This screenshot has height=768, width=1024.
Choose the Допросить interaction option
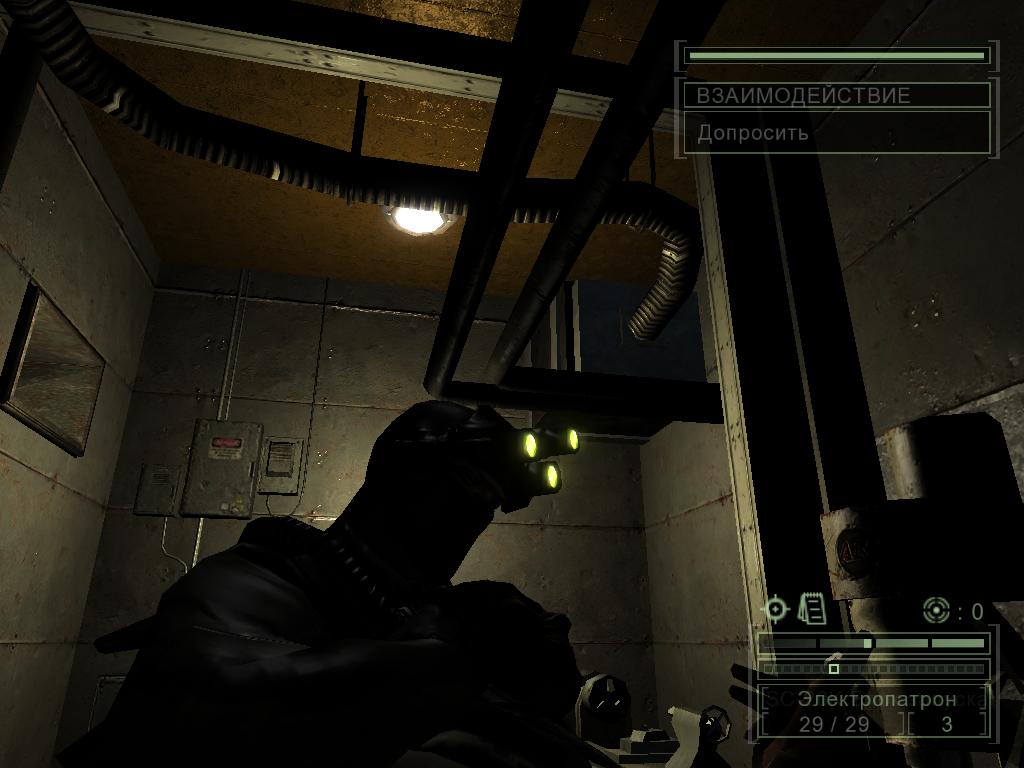coord(754,133)
